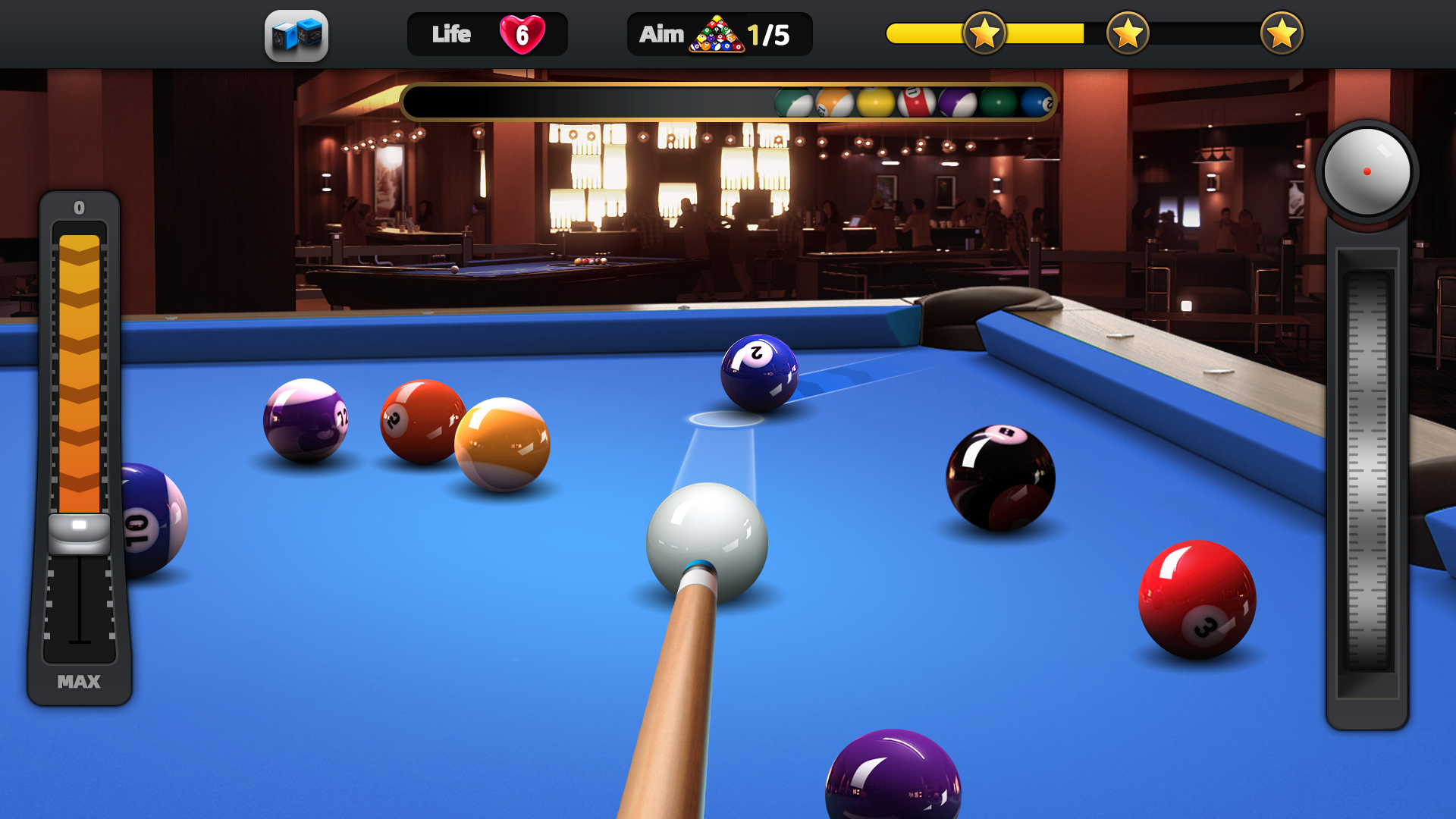Select the white cue ball on the table
Screen dimensions: 1456x819
[708, 540]
